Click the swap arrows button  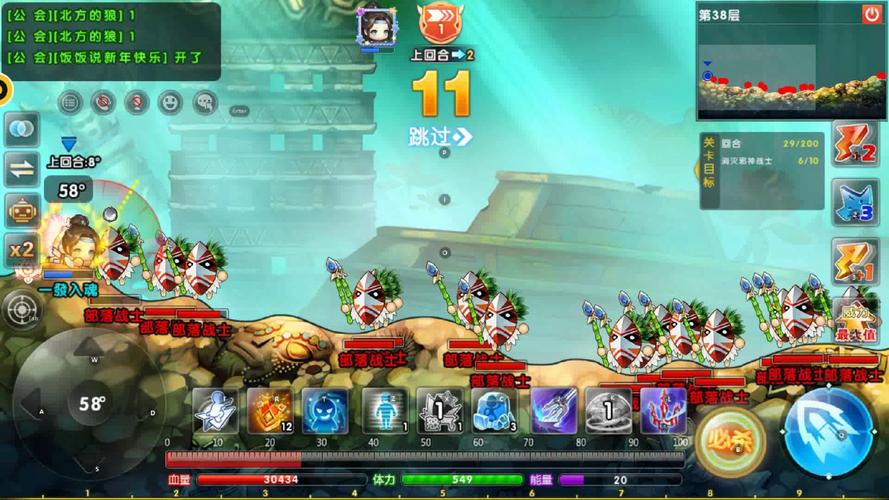pyautogui.click(x=22, y=170)
